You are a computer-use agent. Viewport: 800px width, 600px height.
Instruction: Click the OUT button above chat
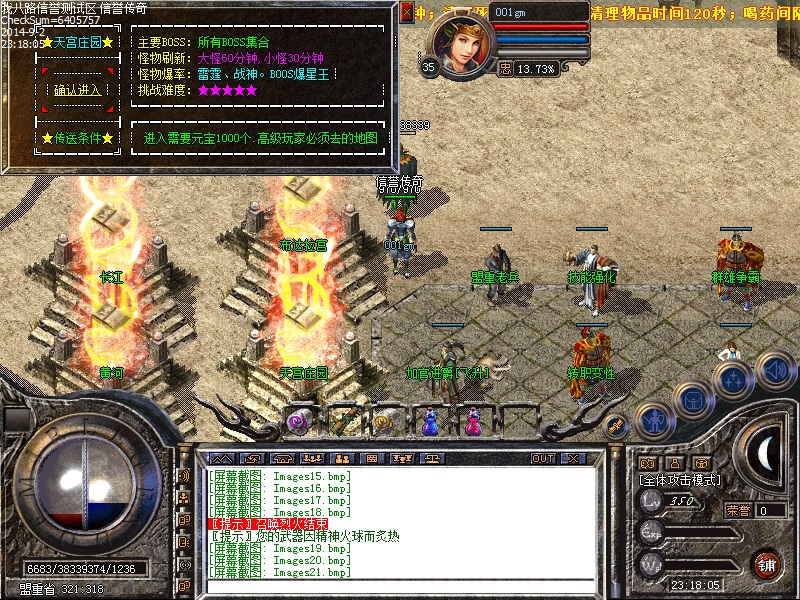543,458
